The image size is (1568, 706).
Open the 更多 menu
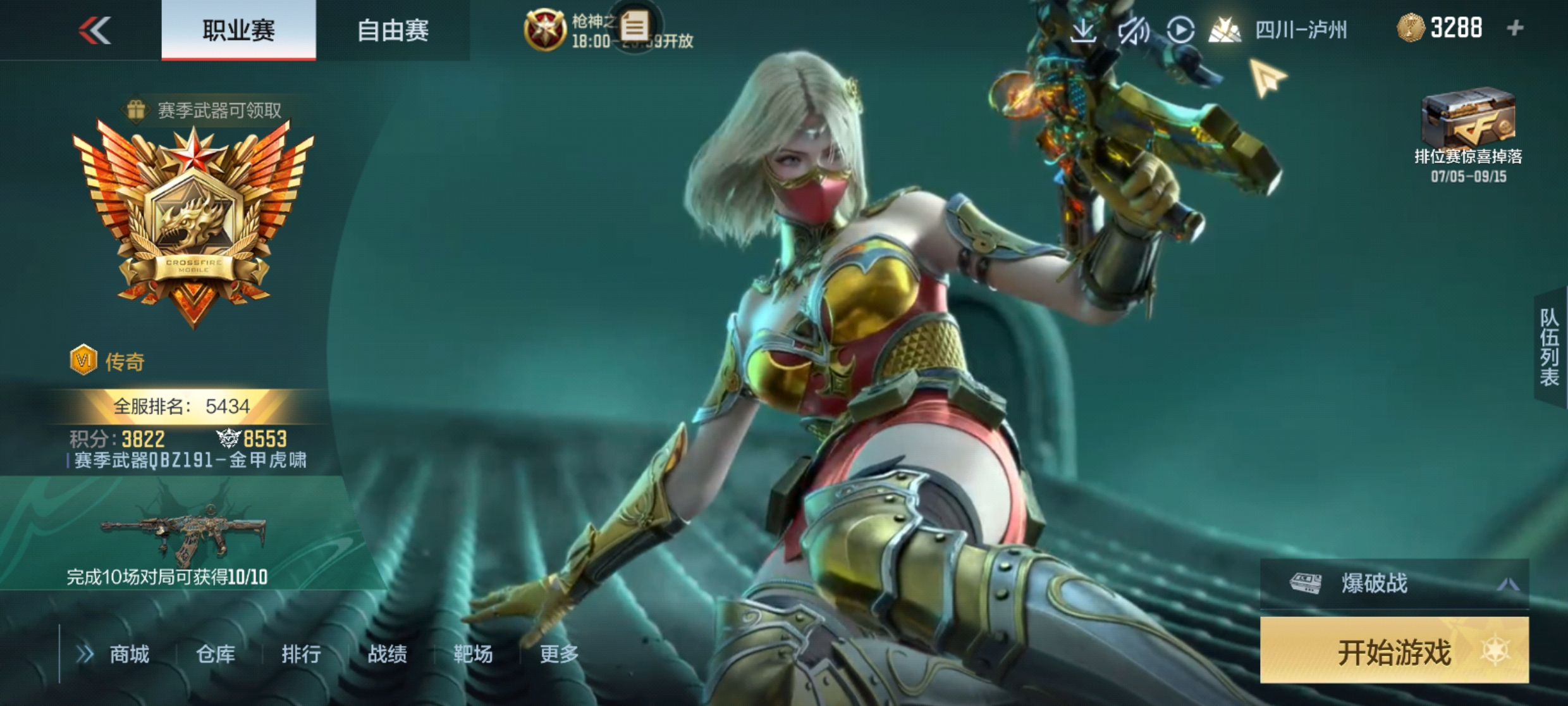click(x=559, y=653)
